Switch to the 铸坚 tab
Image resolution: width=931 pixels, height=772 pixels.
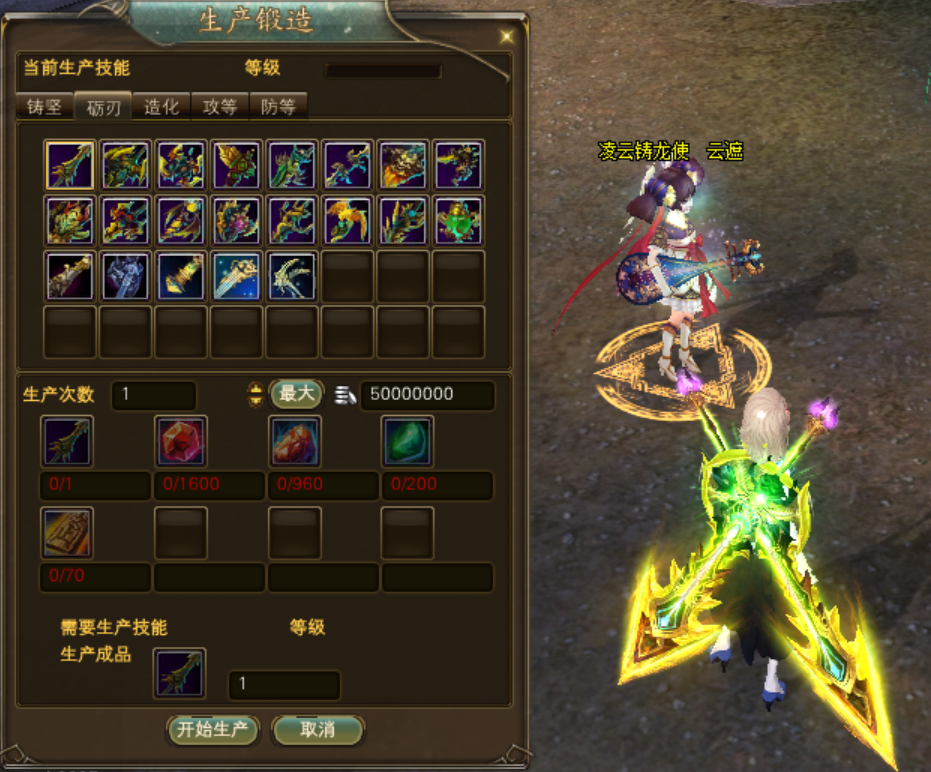[44, 107]
